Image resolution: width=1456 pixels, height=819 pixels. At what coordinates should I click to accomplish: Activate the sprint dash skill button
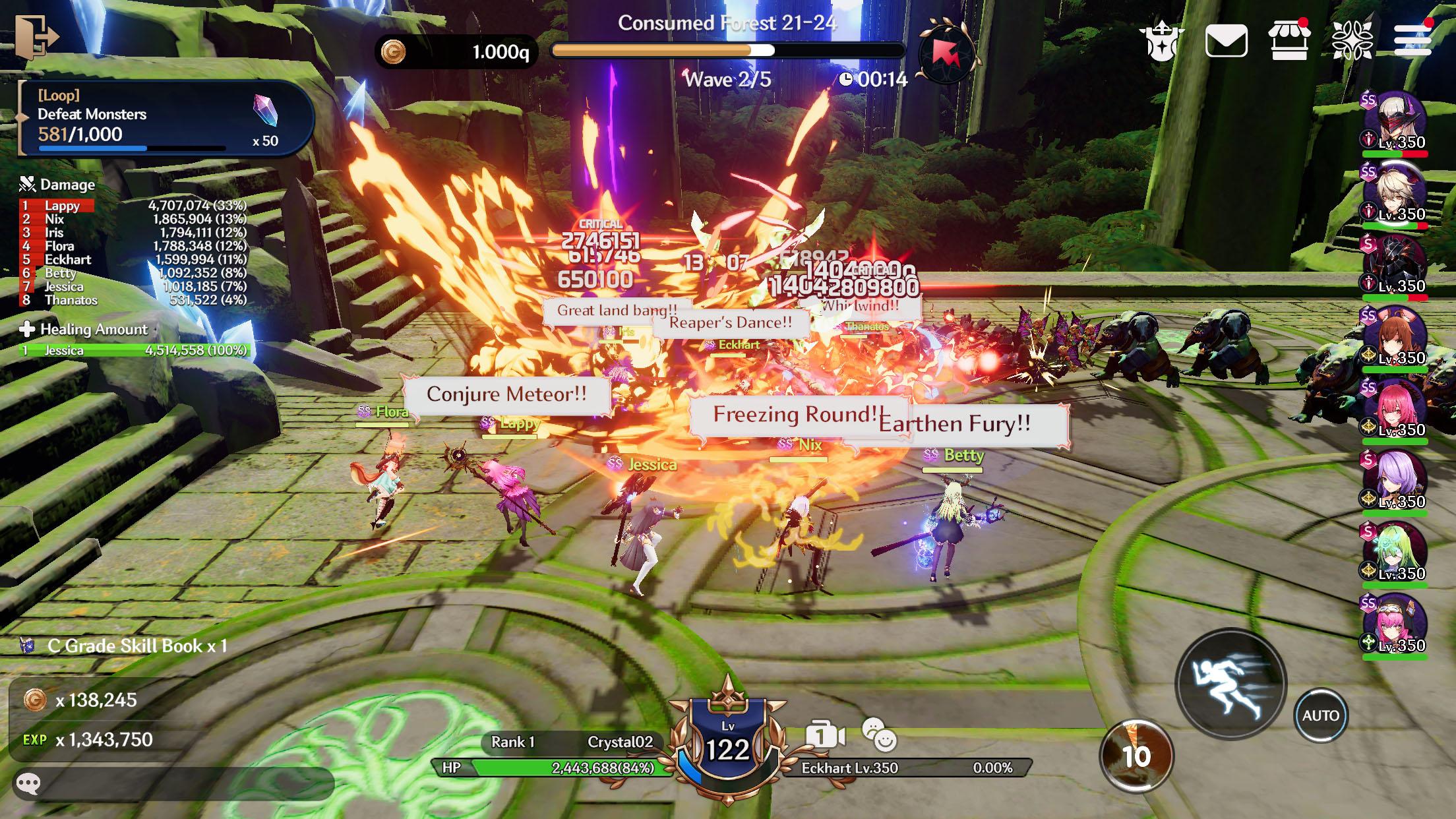(1230, 684)
